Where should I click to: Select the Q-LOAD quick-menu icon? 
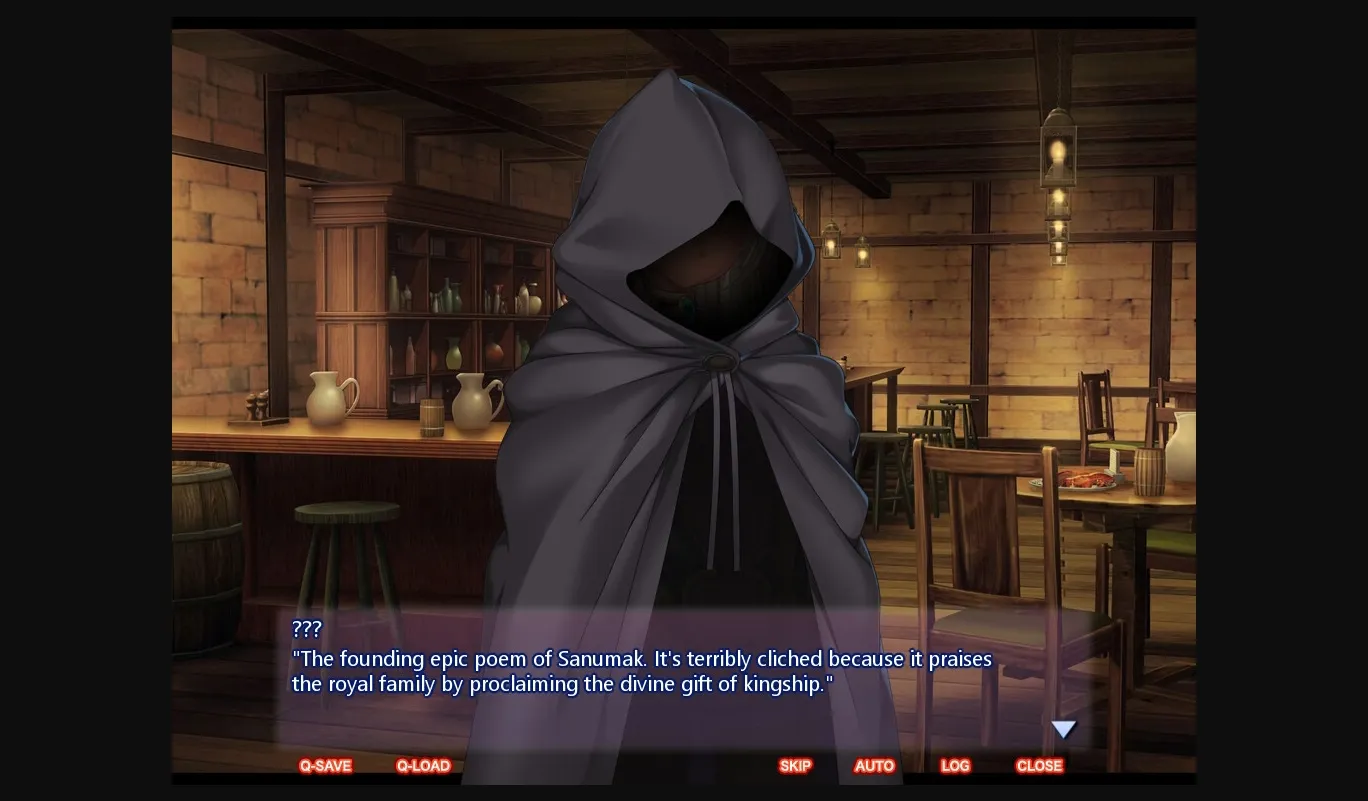[423, 766]
